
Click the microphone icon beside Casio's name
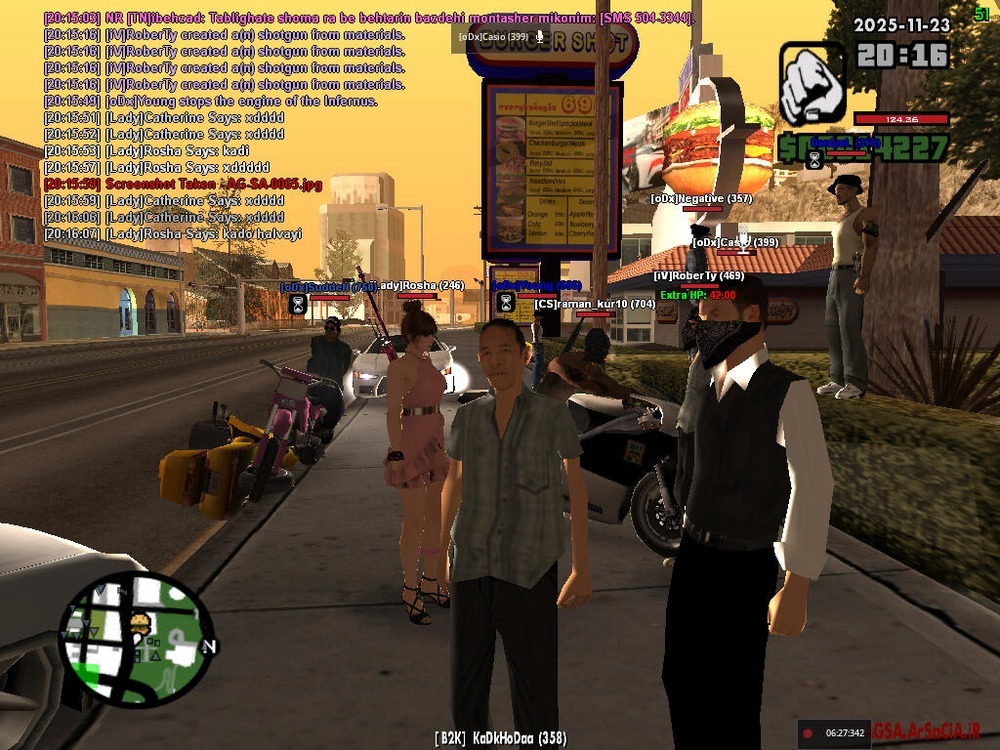point(540,36)
